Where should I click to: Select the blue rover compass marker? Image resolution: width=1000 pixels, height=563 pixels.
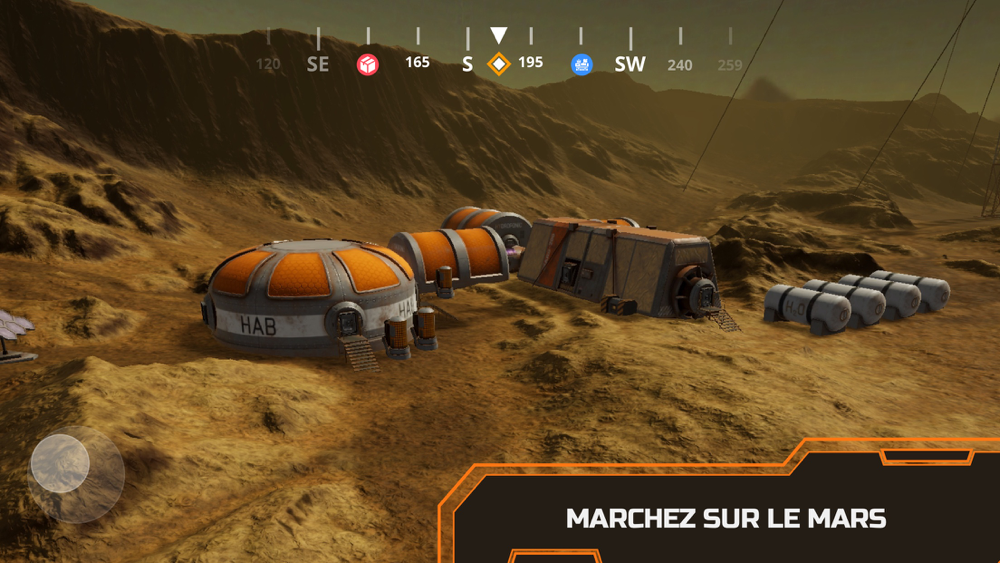[582, 64]
